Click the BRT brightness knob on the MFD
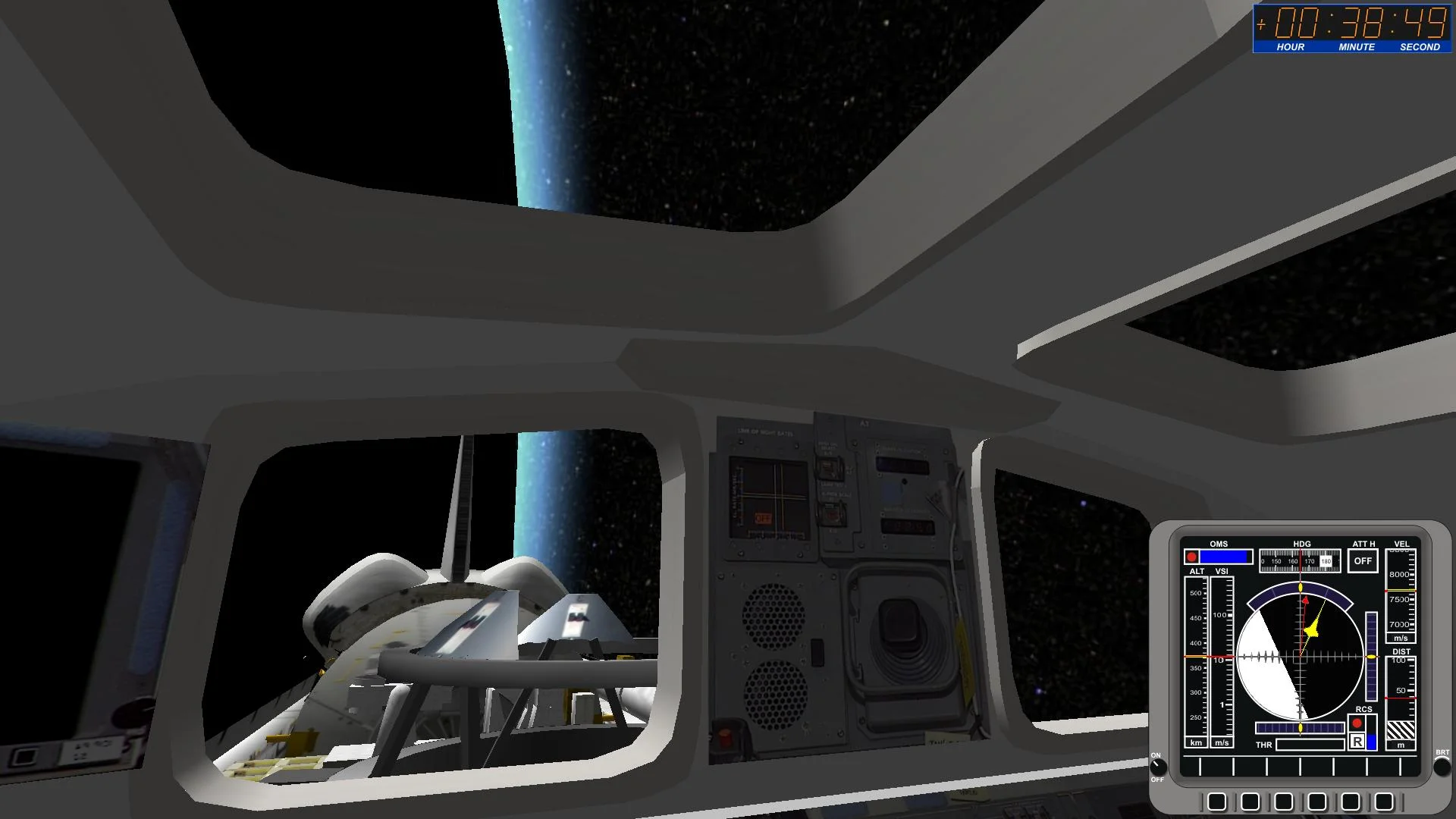The width and height of the screenshot is (1456, 819). click(1442, 768)
